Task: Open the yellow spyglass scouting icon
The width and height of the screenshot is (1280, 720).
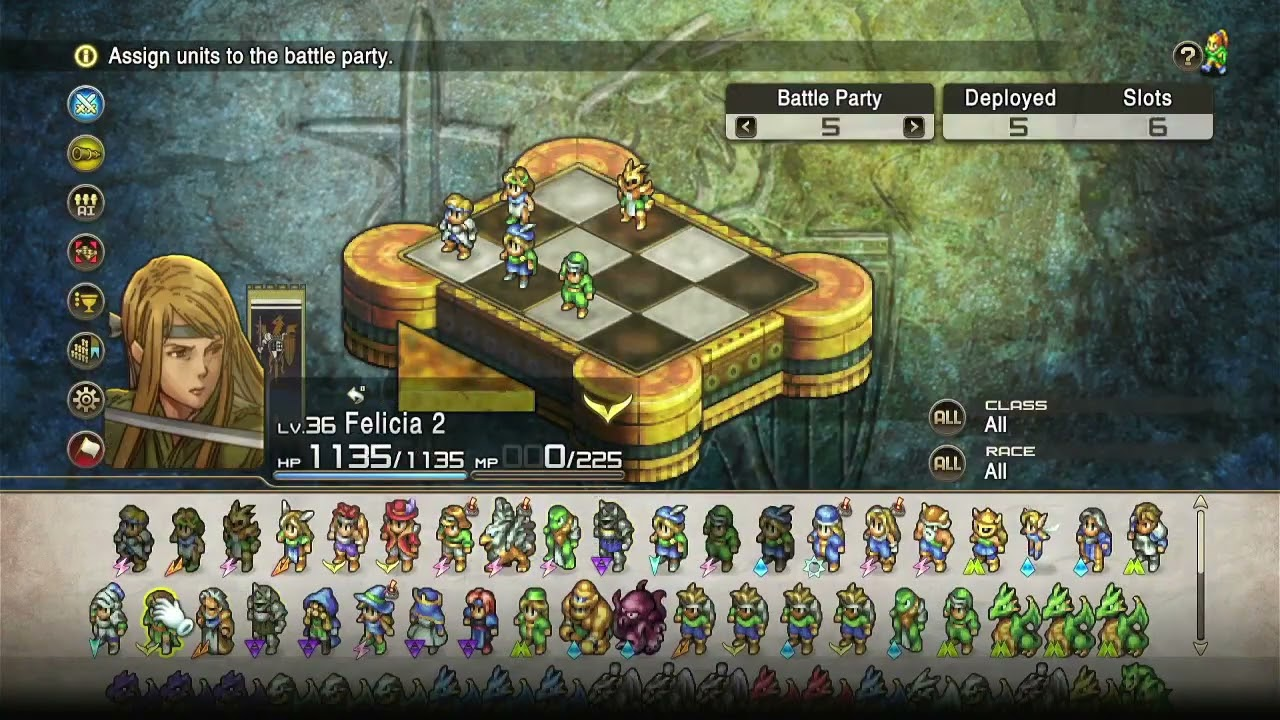Action: 86,153
